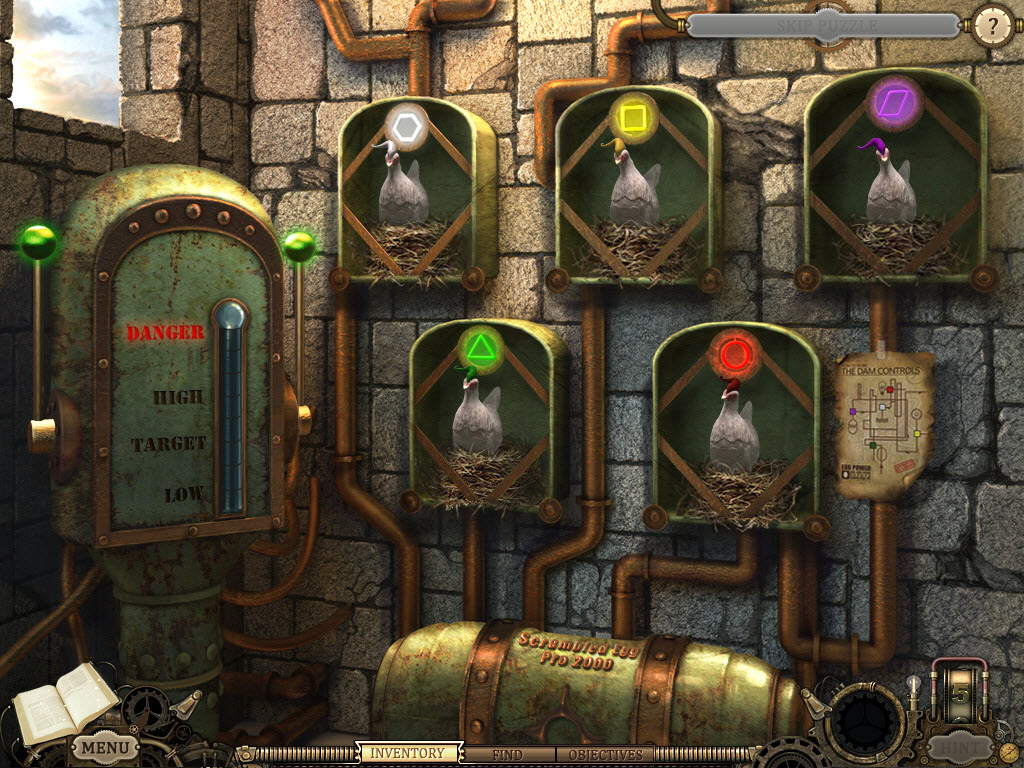The image size is (1024, 768).
Task: Show the Objectives tab
Action: (x=606, y=754)
